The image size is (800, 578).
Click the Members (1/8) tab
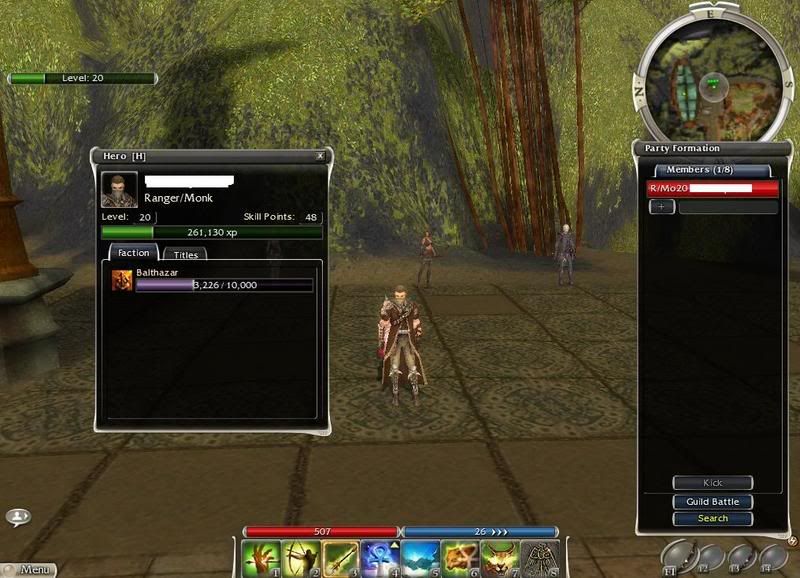[712, 170]
